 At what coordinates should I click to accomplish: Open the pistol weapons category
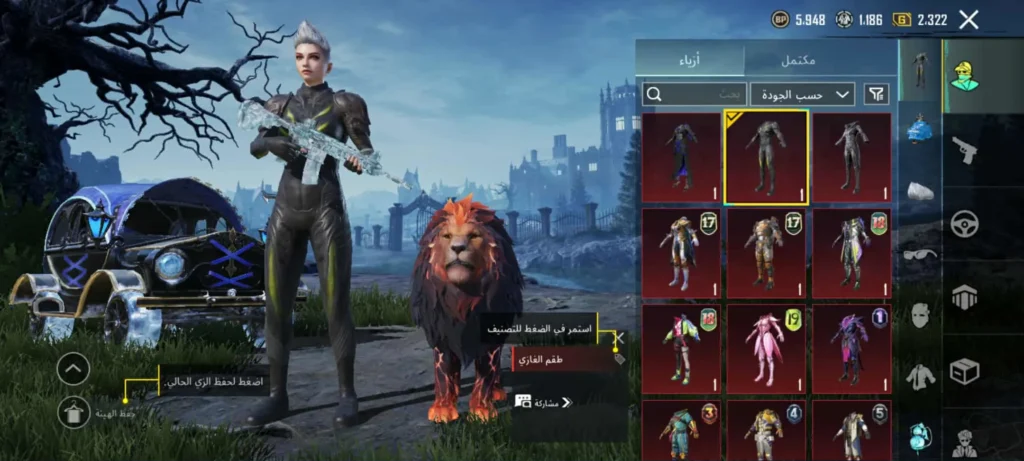965,150
